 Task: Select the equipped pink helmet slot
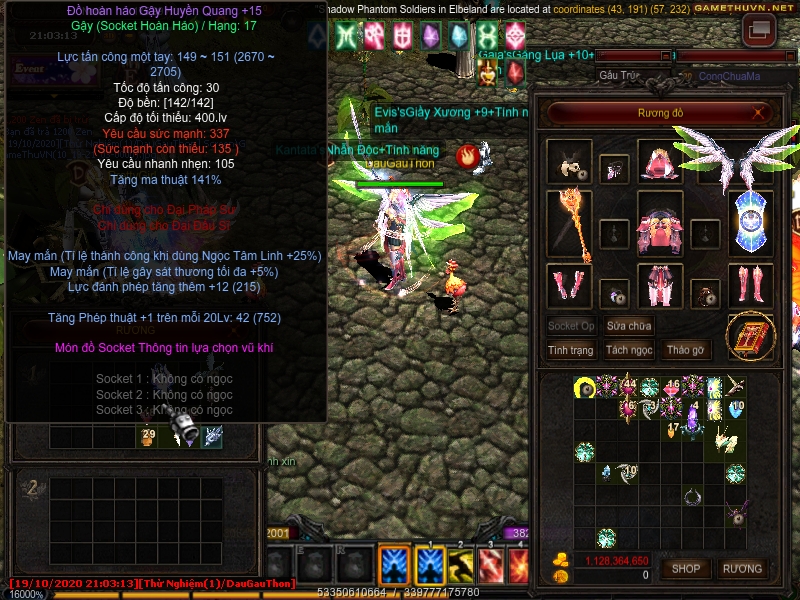coord(660,161)
